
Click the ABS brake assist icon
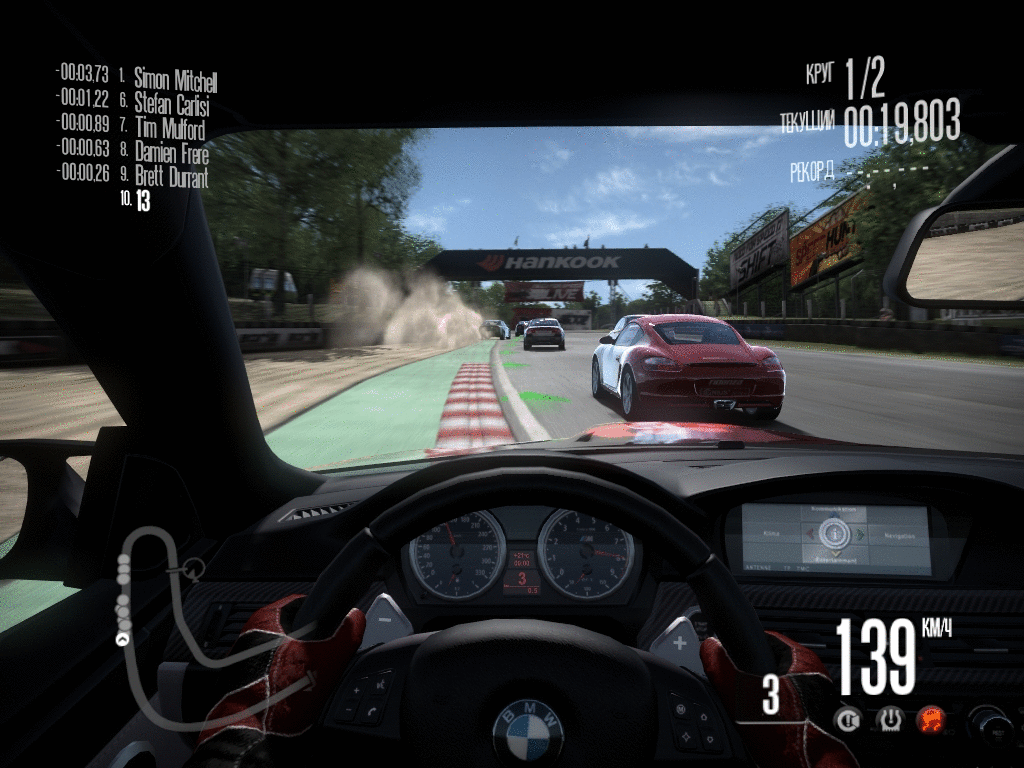coord(850,718)
